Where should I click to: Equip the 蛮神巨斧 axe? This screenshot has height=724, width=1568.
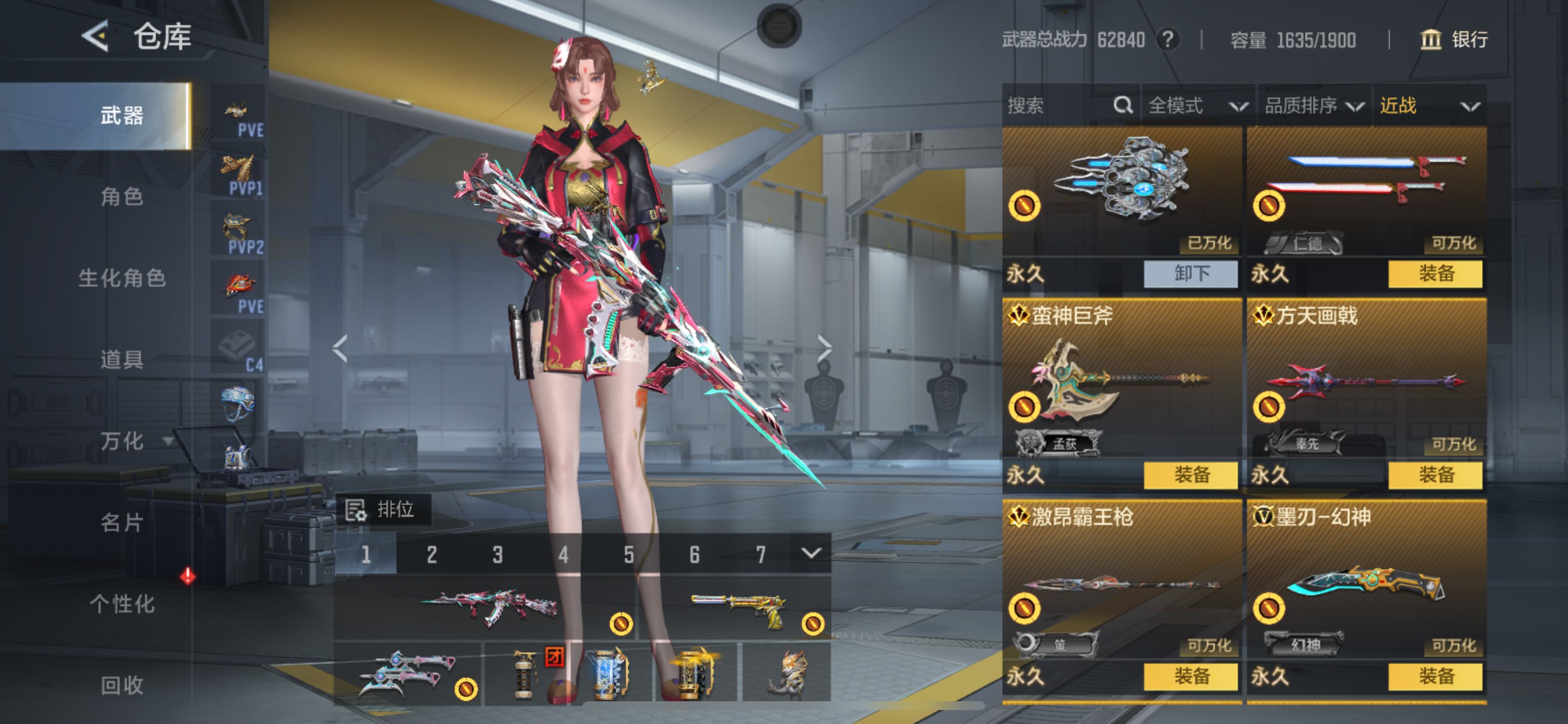(1191, 475)
